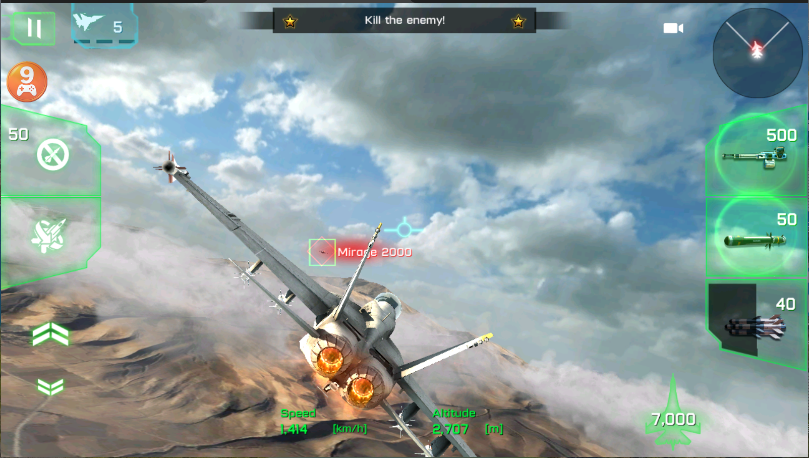Viewport: 809px width, 458px height.
Task: Tap the orange gamepad badge icon
Action: pos(28,84)
